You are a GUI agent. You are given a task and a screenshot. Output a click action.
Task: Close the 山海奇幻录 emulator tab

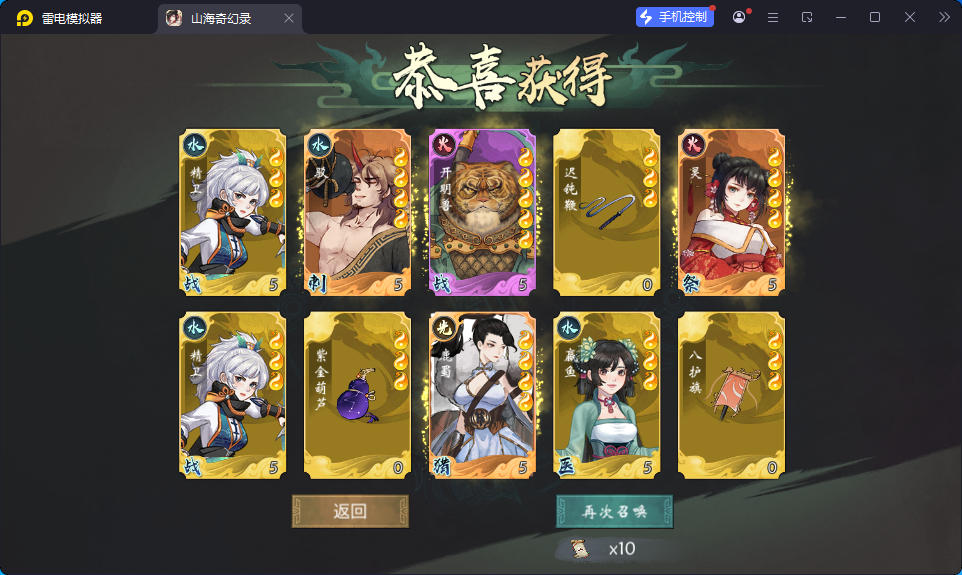[289, 18]
